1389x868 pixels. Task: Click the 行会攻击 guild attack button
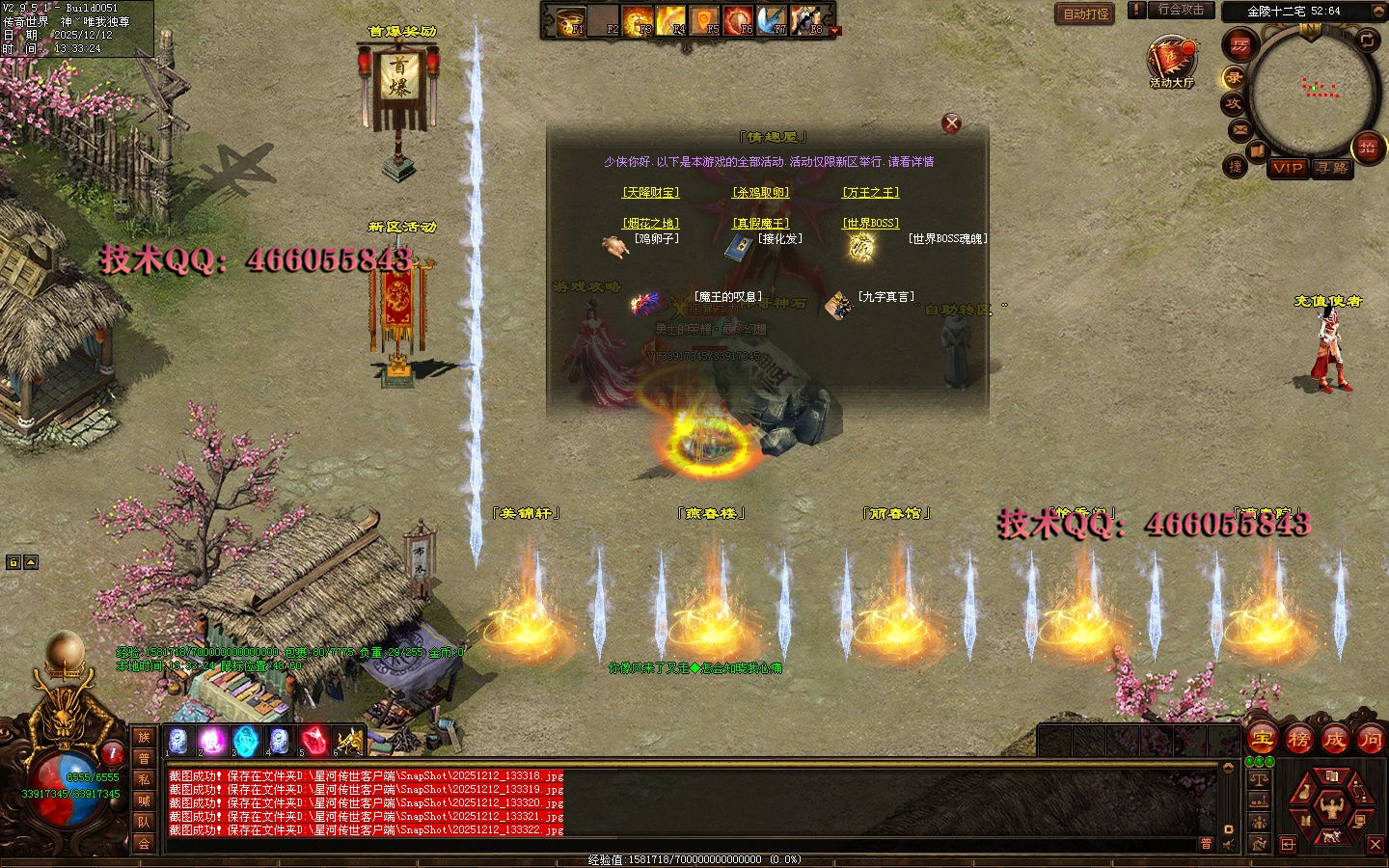[1181, 10]
